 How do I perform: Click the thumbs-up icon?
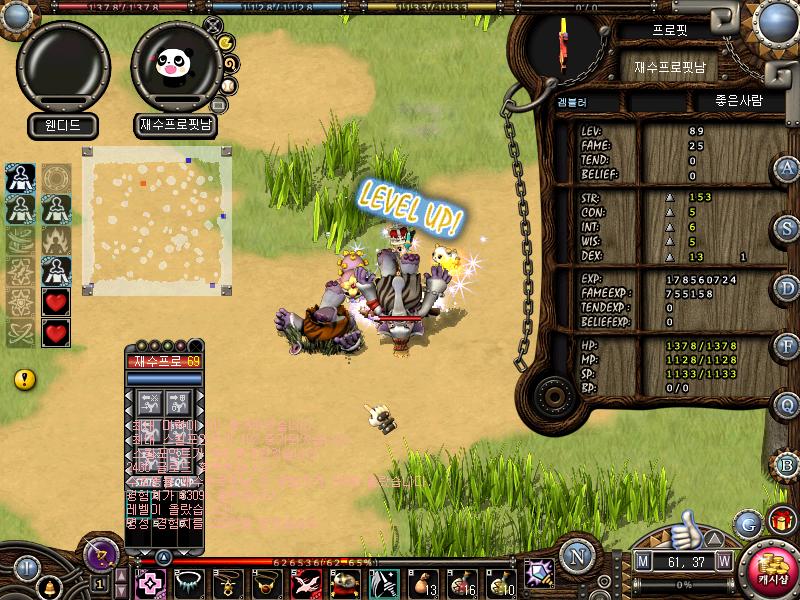click(686, 526)
